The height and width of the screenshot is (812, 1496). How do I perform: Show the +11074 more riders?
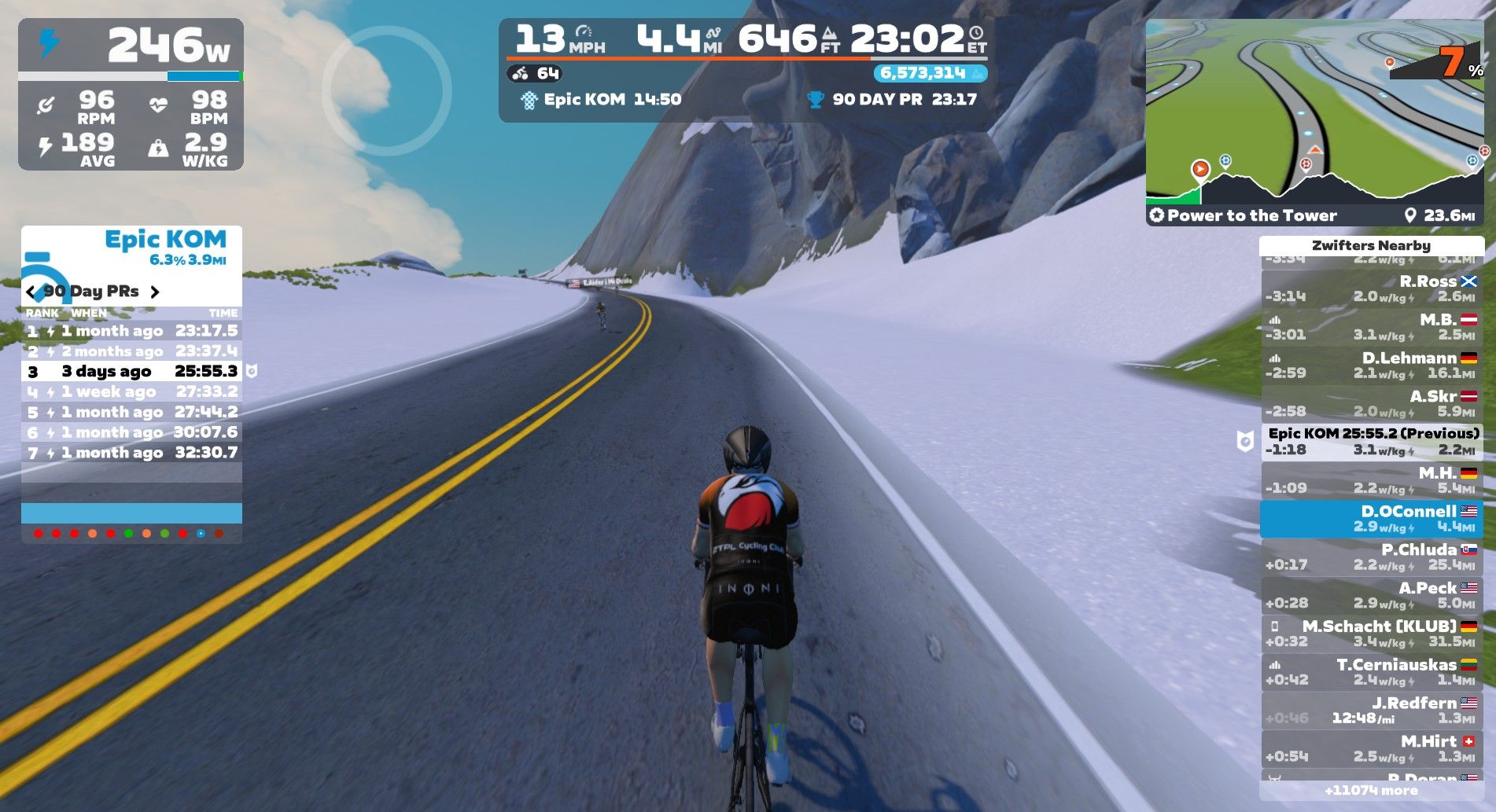1372,791
